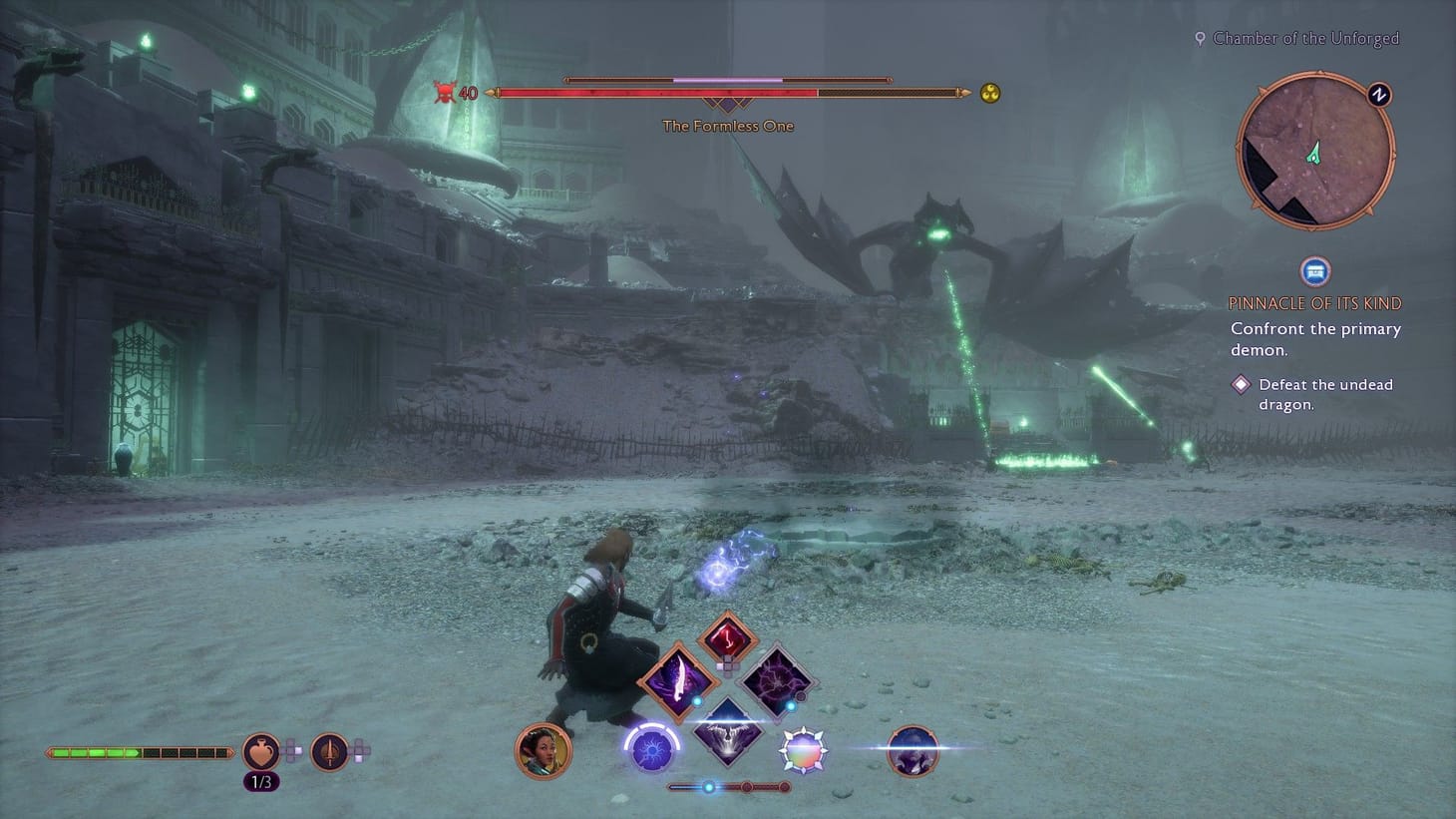Click the location pin beside Chamber of the Unforged
The height and width of the screenshot is (819, 1456).
pos(1199,38)
